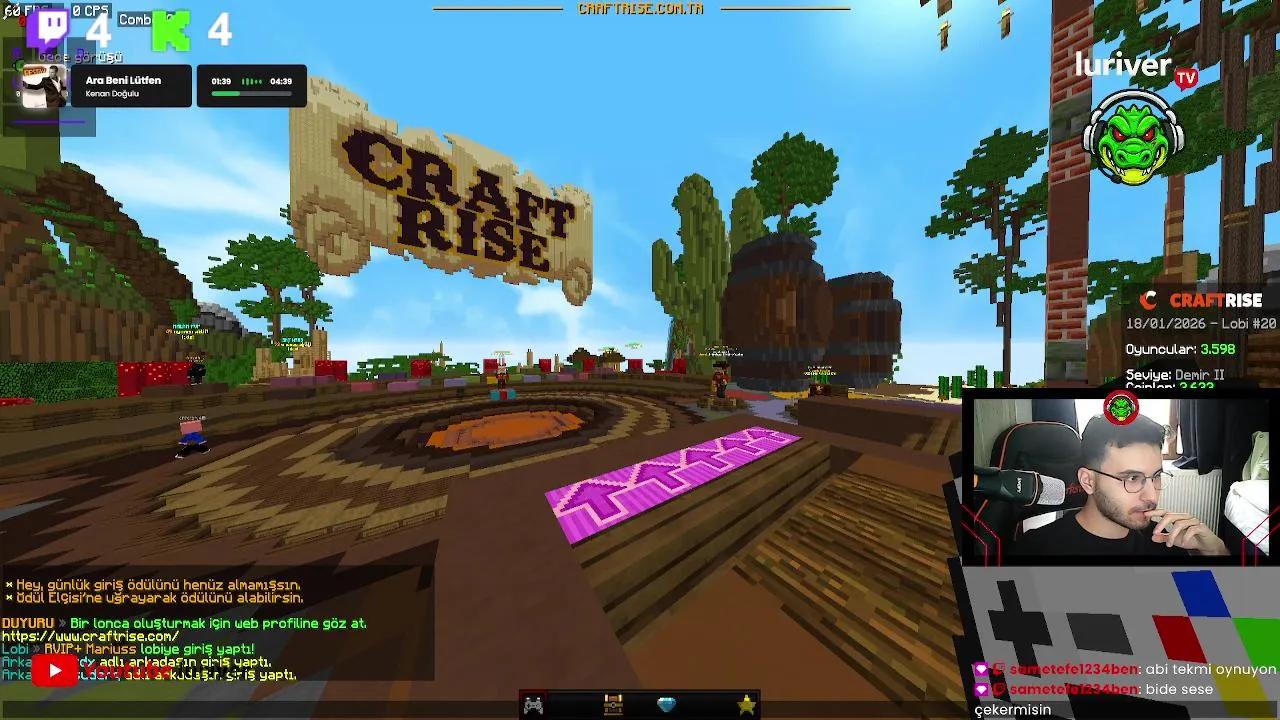Click the DUYURU announcement text
The width and height of the screenshot is (1280, 720).
pos(35,624)
